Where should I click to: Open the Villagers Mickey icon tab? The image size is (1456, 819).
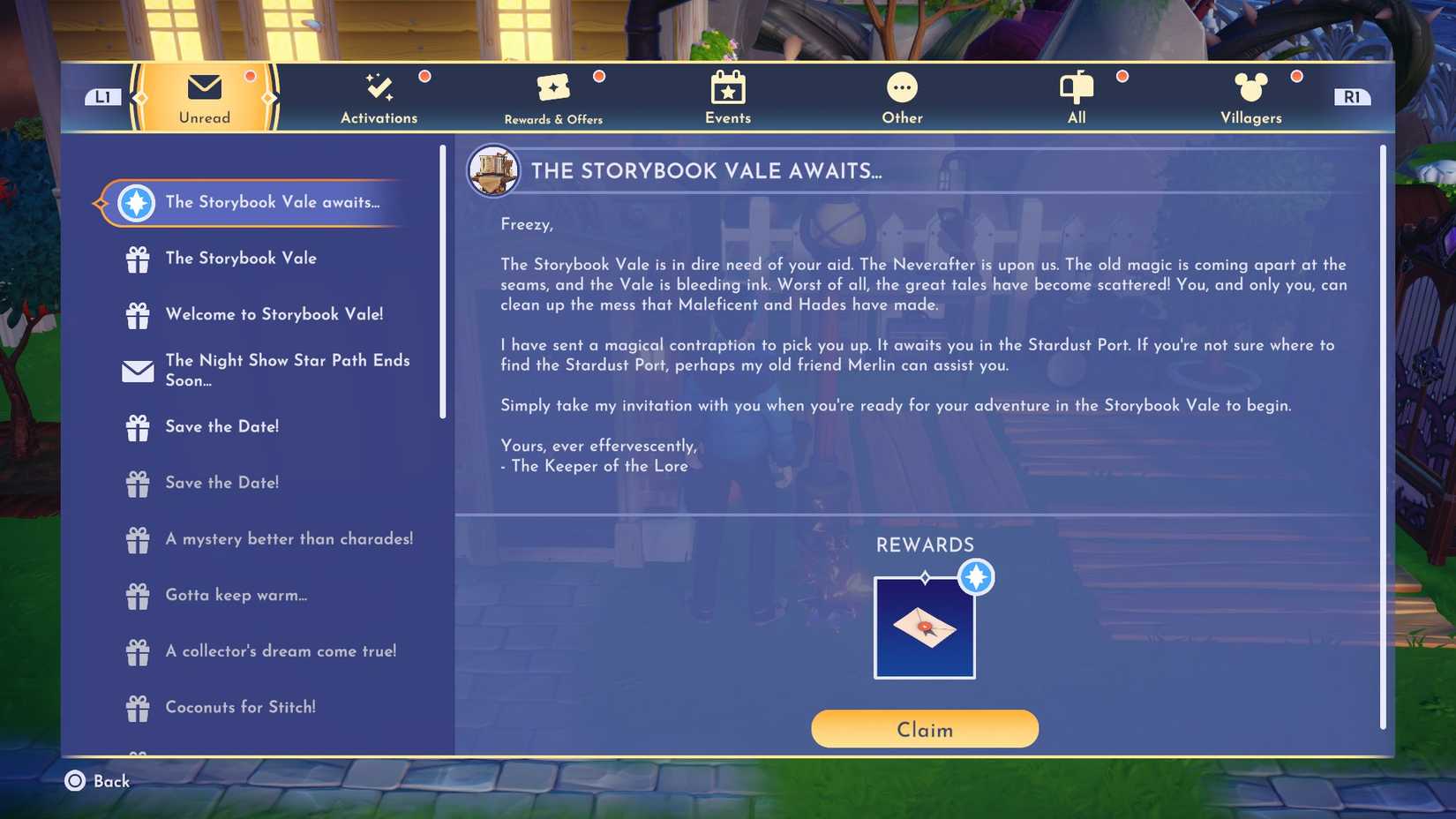point(1250,88)
